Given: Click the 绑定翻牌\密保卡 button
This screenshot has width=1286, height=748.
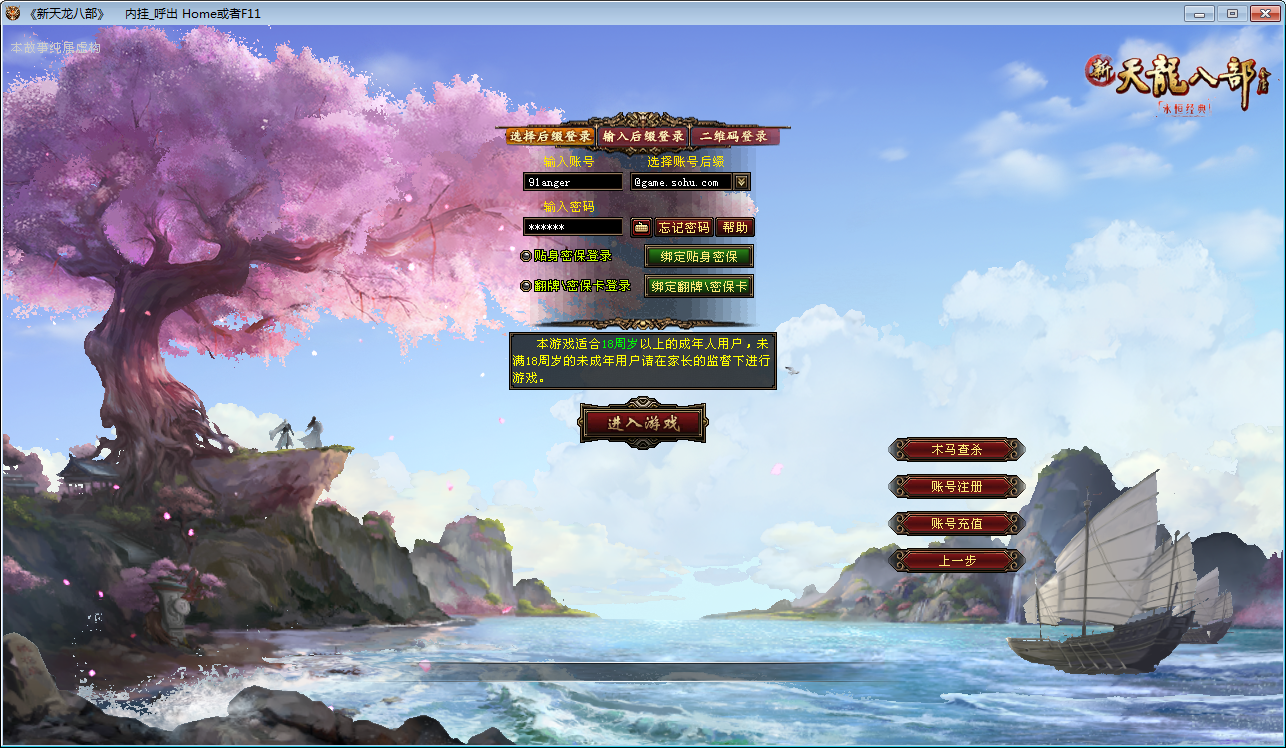Looking at the screenshot, I should (698, 287).
